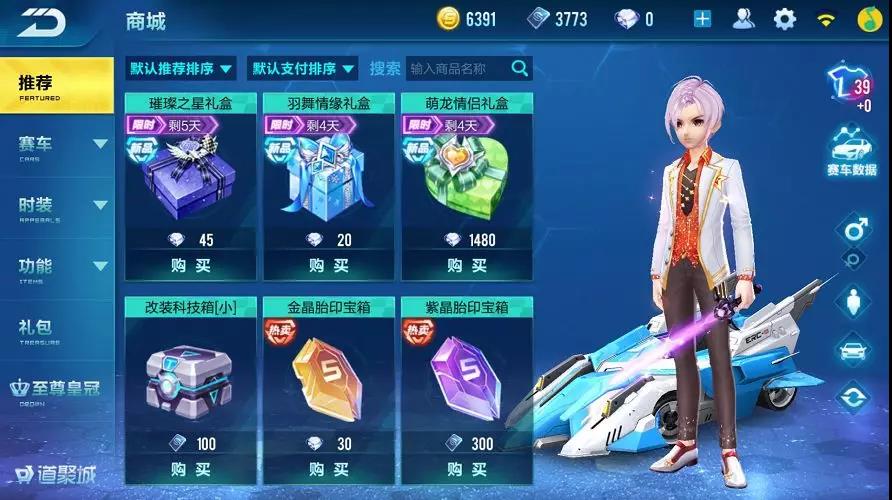892x500 pixels.
Task: Purchase the 改装科技箱[小] crate
Action: tap(190, 468)
